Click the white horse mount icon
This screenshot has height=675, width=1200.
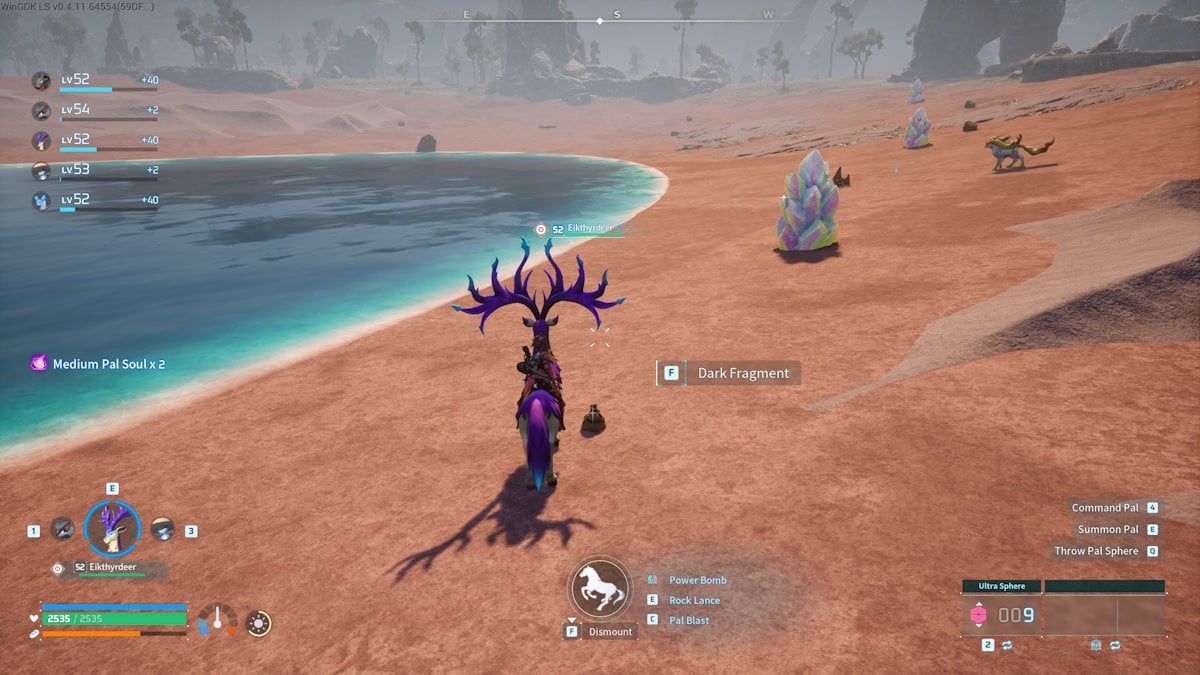click(600, 589)
